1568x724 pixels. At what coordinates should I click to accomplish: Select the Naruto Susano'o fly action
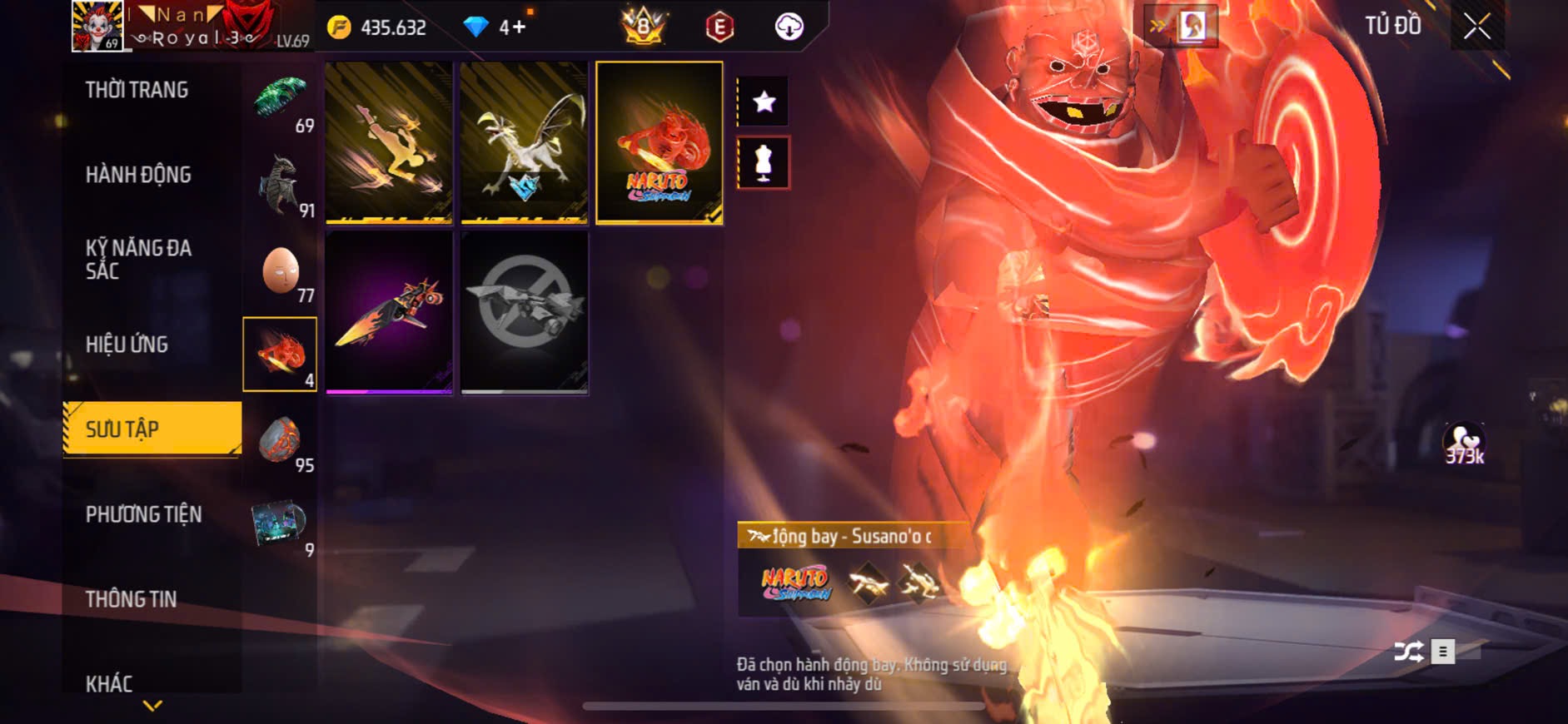(x=659, y=142)
